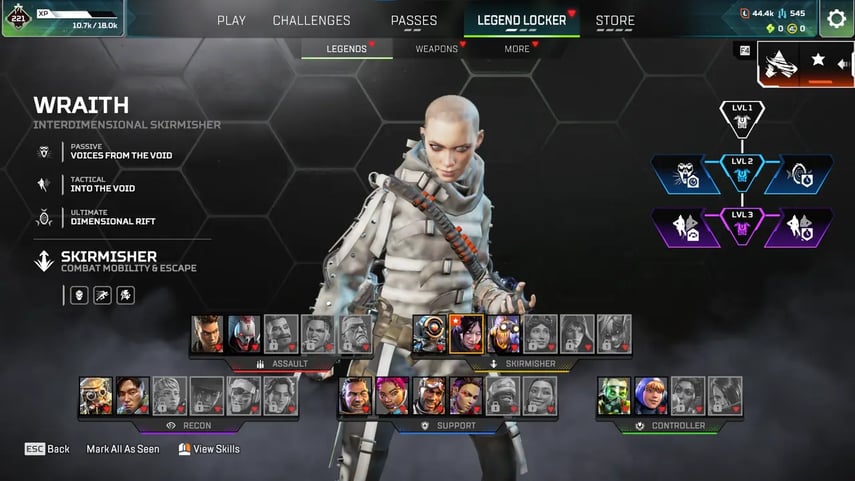This screenshot has width=855, height=481.
Task: Select the Legend Locker tab
Action: [x=521, y=20]
